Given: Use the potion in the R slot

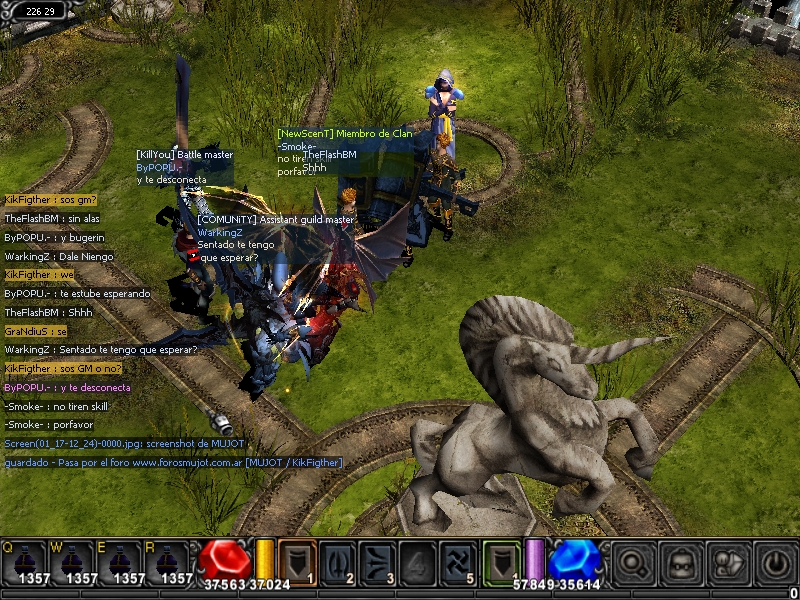Looking at the screenshot, I should [x=168, y=562].
